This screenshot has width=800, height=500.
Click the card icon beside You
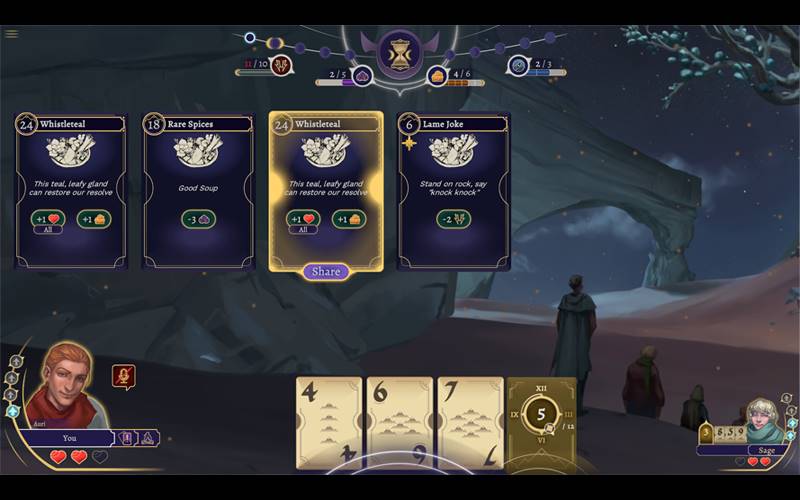pos(127,437)
